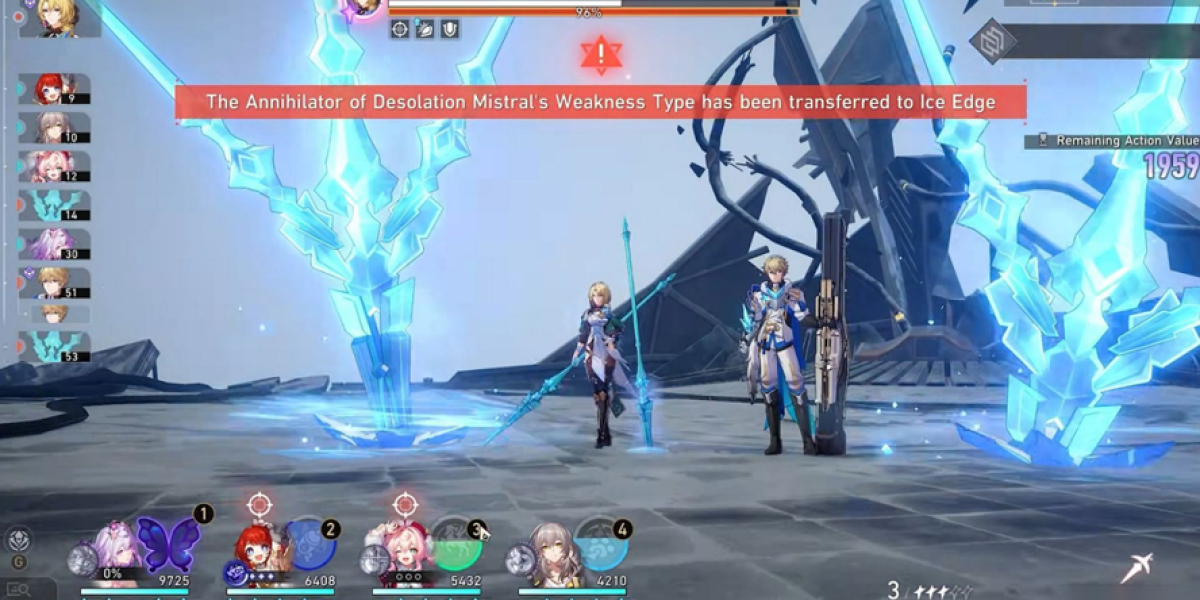Click the crosshair status icon under boss bar
The image size is (1200, 600).
(x=400, y=29)
